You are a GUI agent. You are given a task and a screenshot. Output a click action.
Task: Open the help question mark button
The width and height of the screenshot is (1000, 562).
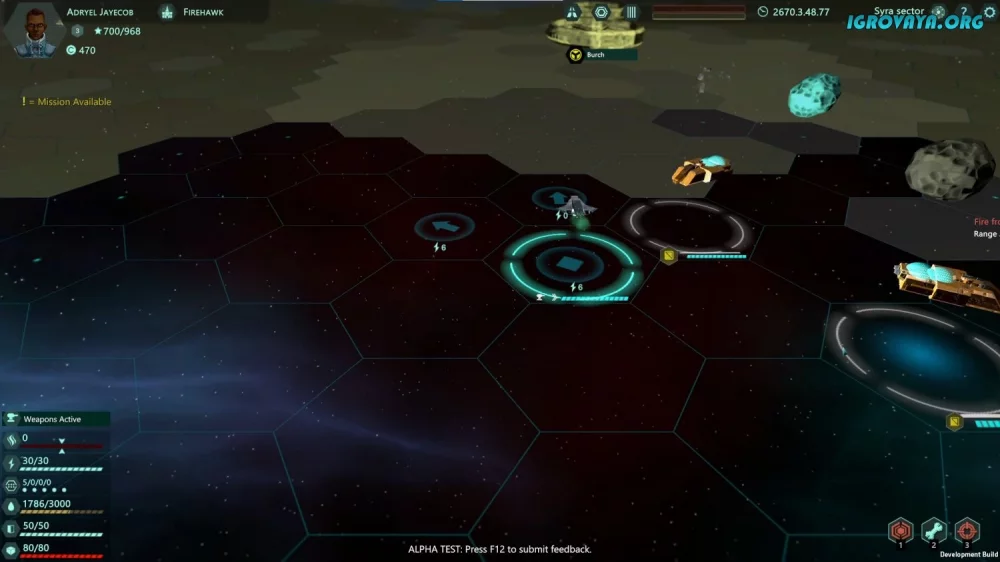point(964,13)
